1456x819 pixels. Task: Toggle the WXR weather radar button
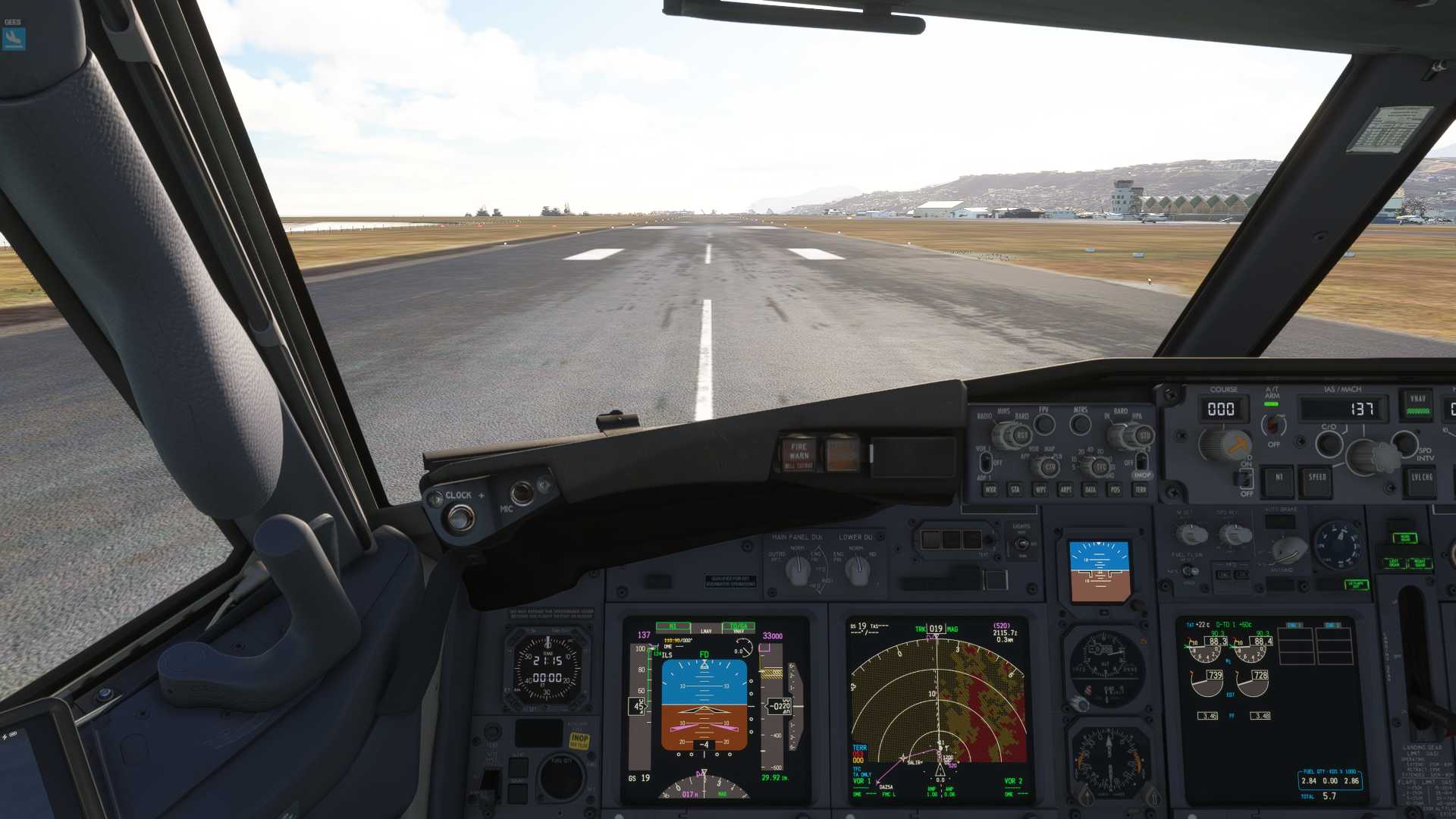pos(990,490)
